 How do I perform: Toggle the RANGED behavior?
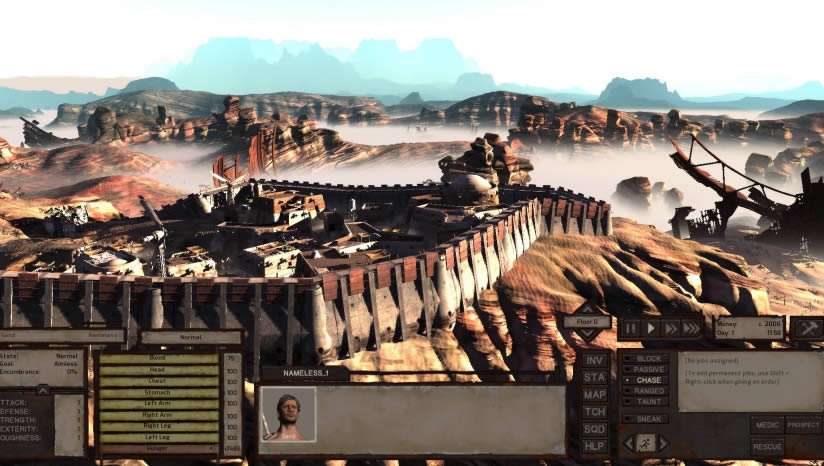coord(648,391)
